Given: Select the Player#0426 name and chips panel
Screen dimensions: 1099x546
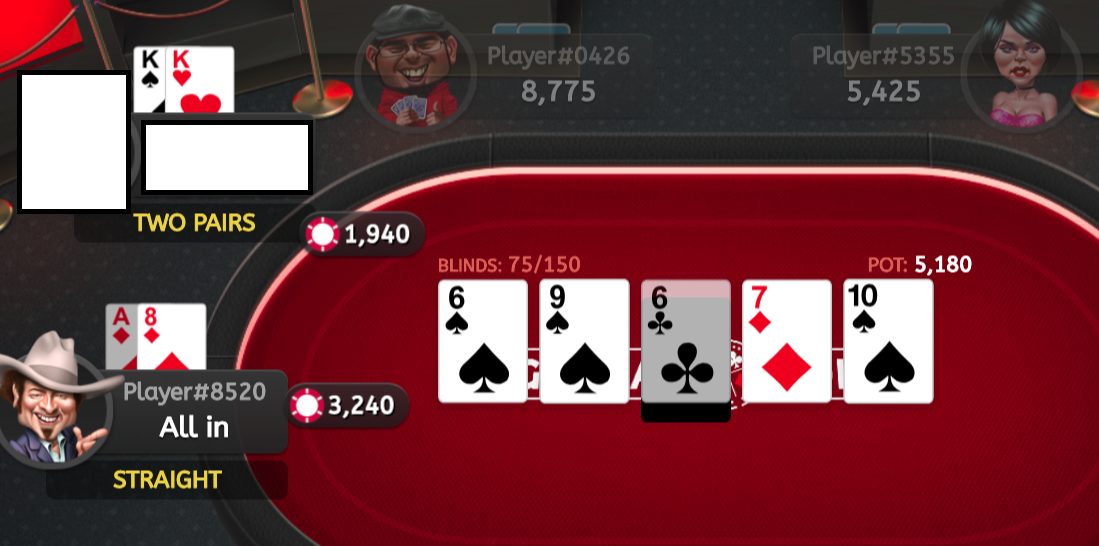Looking at the screenshot, I should pyautogui.click(x=558, y=74).
